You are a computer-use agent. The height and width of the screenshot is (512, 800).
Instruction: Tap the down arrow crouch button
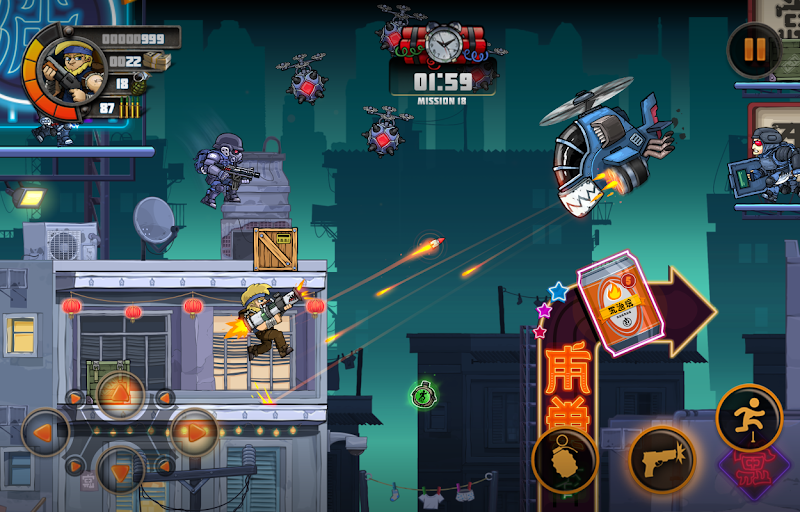[x=120, y=470]
